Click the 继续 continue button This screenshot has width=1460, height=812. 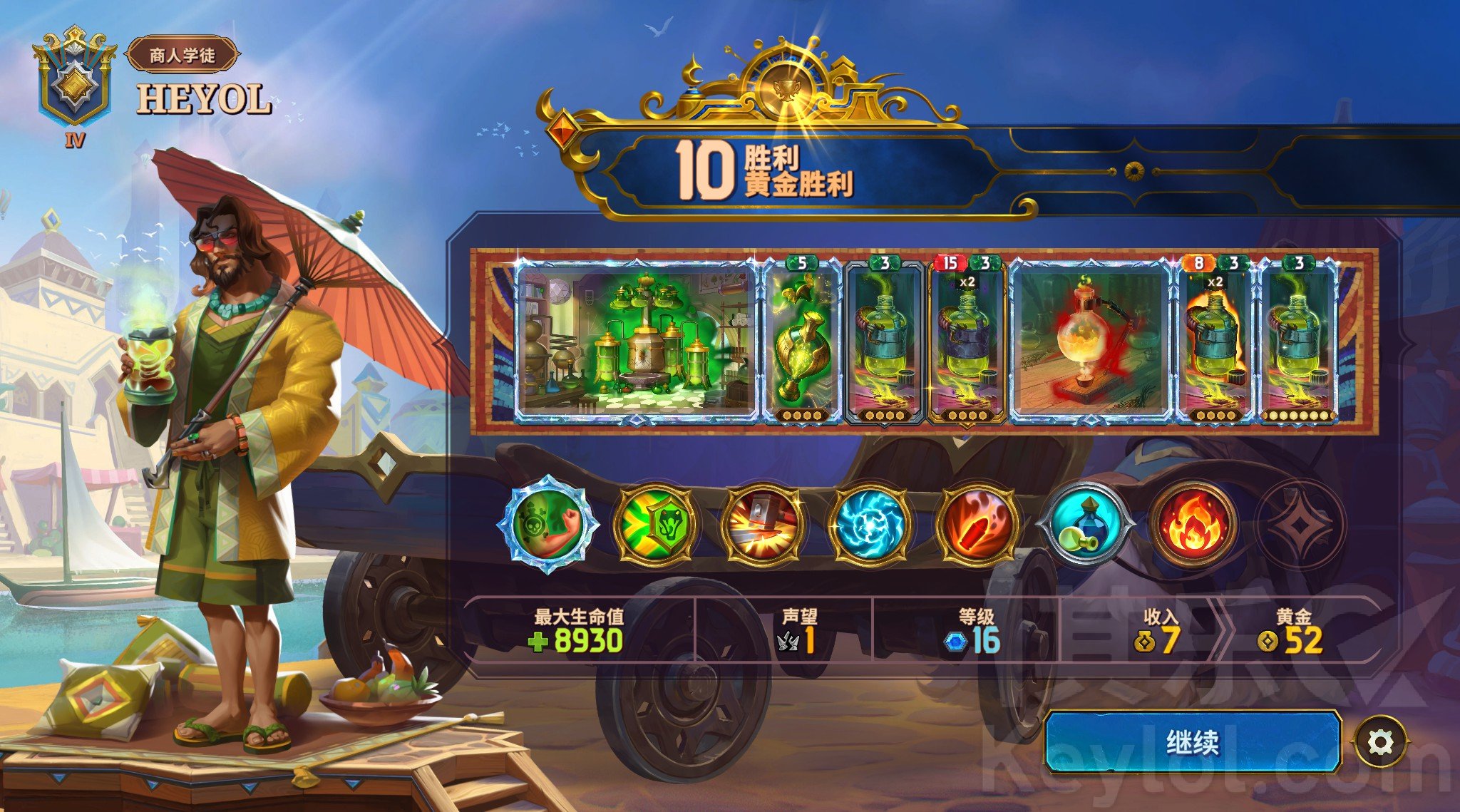[1193, 742]
